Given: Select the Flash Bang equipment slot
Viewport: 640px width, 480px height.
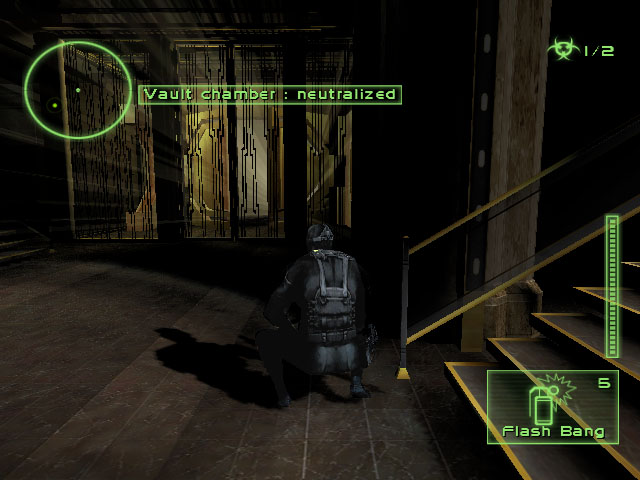Looking at the screenshot, I should [546, 408].
